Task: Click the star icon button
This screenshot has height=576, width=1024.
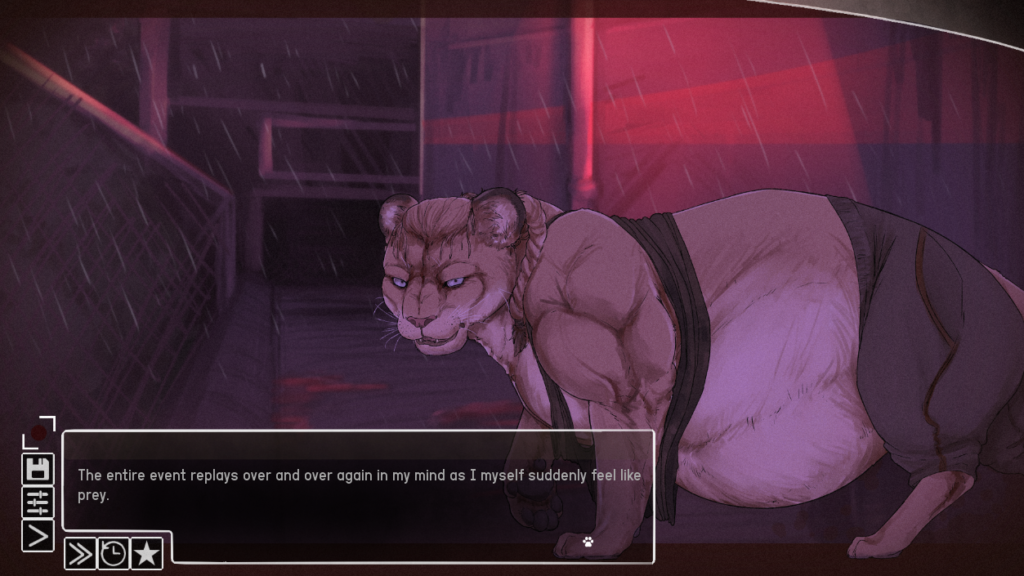Action: 146,553
